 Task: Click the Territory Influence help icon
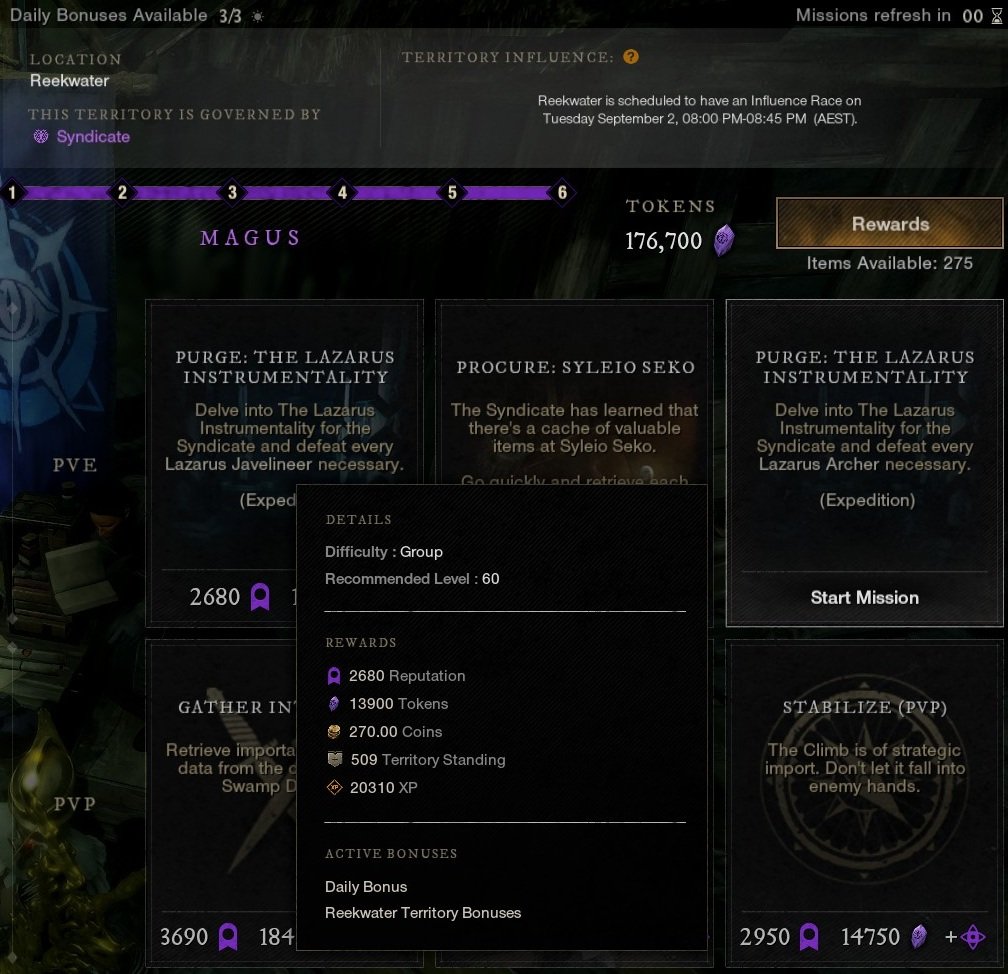(x=630, y=57)
